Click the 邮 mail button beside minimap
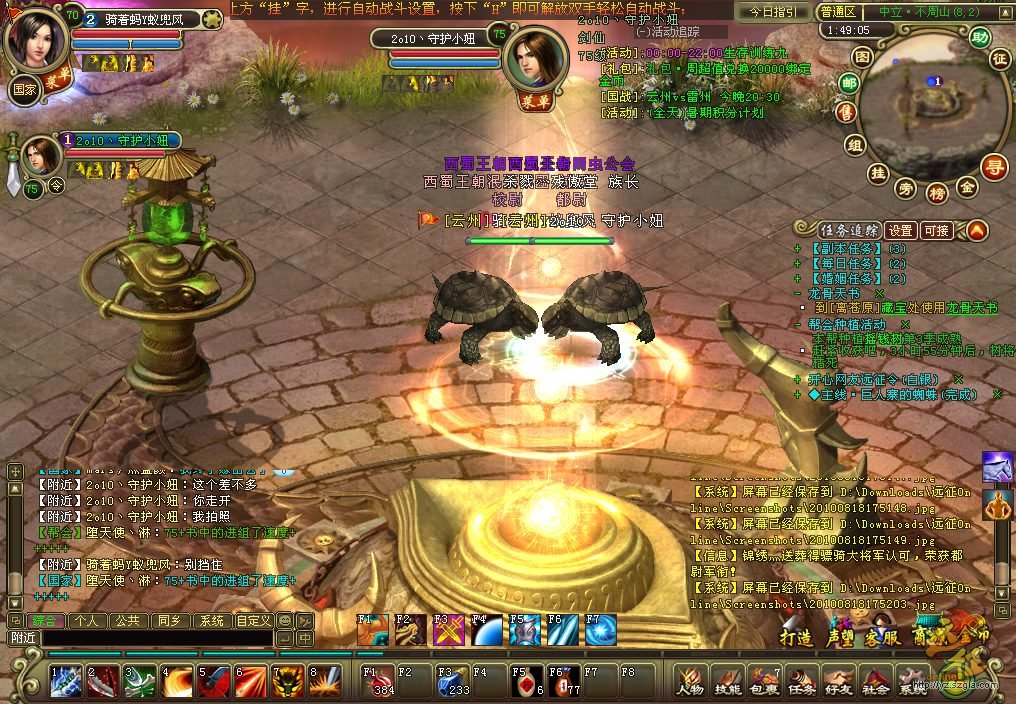This screenshot has height=704, width=1016. (849, 83)
